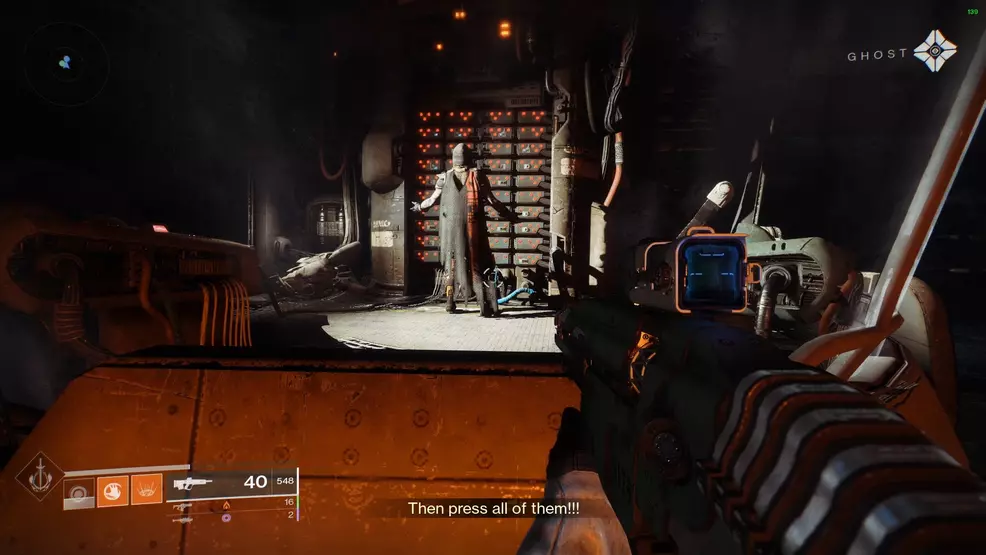Click the circular radar display
This screenshot has width=986, height=555.
(x=67, y=62)
